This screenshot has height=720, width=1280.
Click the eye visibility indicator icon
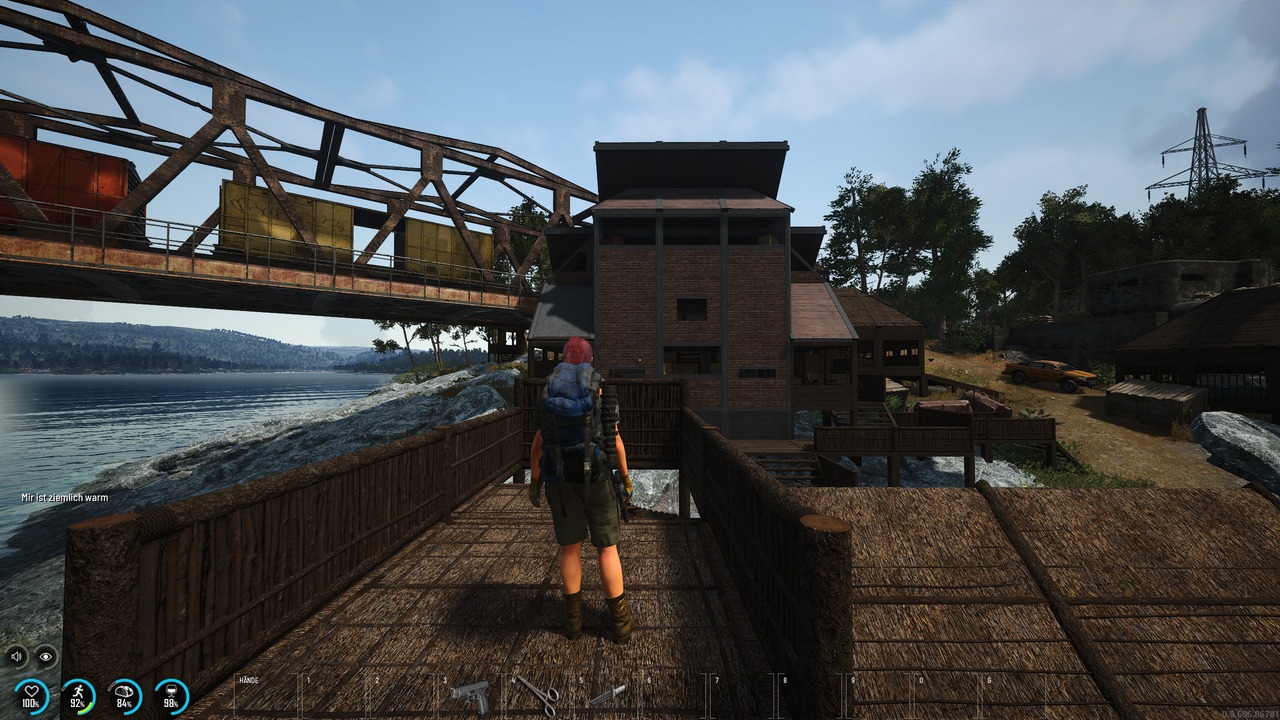point(46,656)
